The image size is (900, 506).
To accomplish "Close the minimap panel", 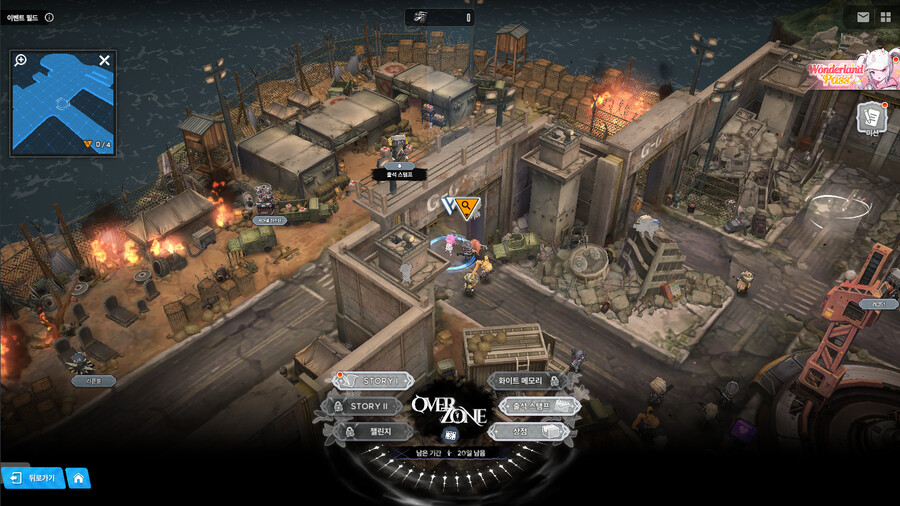I will tap(104, 60).
